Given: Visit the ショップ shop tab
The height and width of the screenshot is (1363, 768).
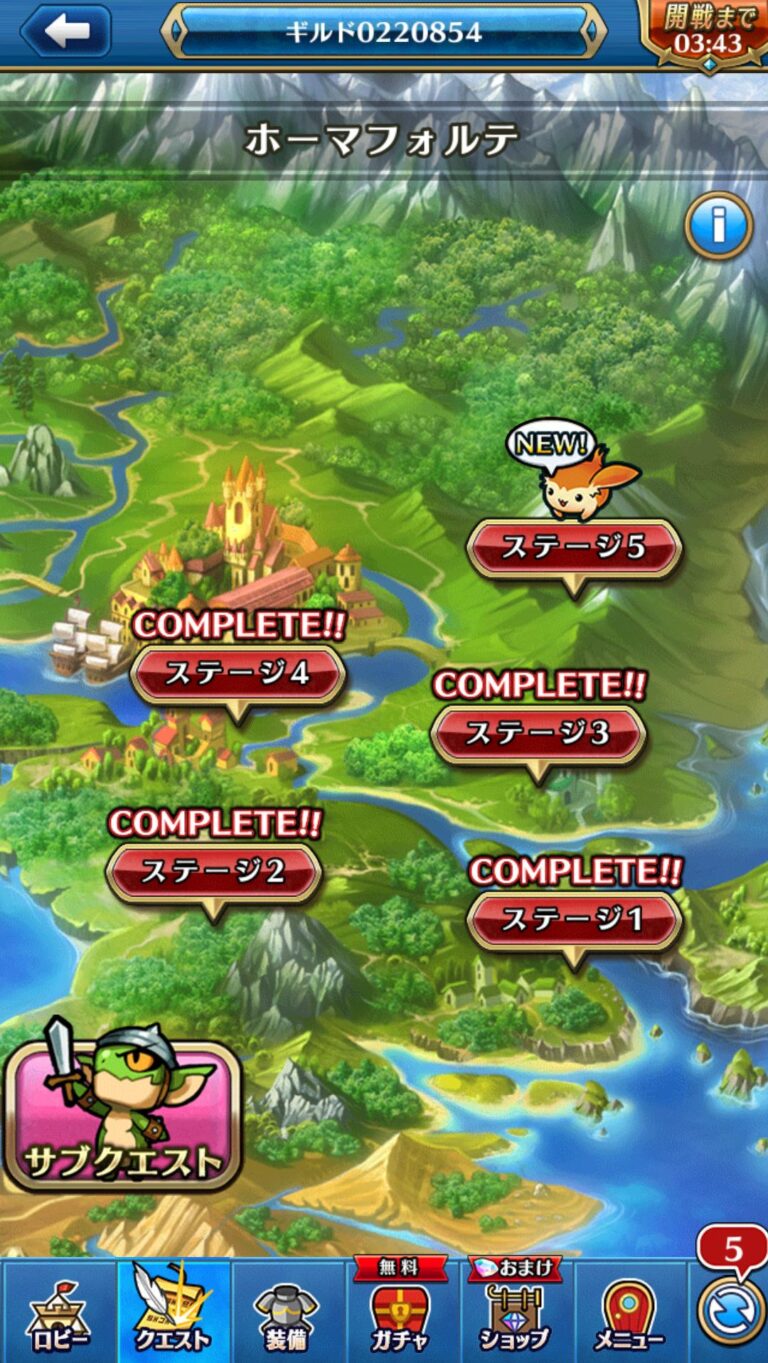Looking at the screenshot, I should (514, 1312).
